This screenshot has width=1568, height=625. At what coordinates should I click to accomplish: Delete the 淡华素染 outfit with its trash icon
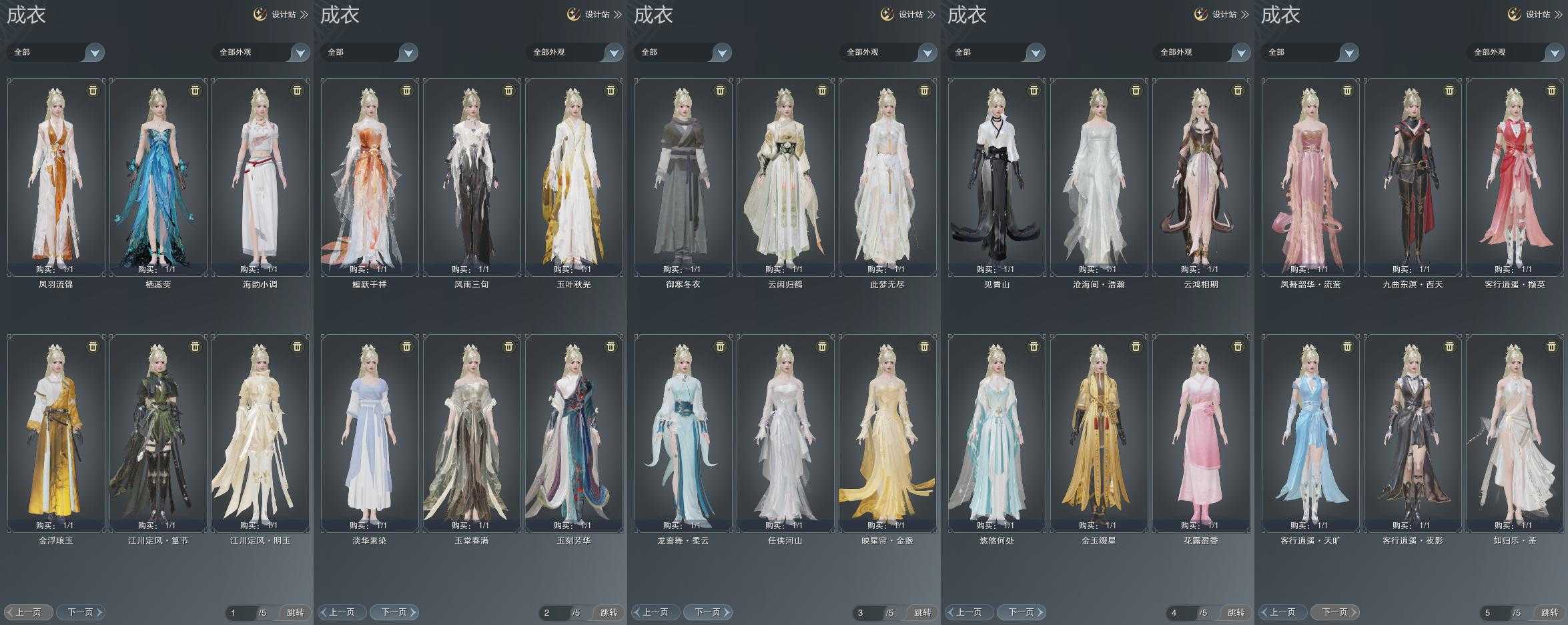[406, 346]
